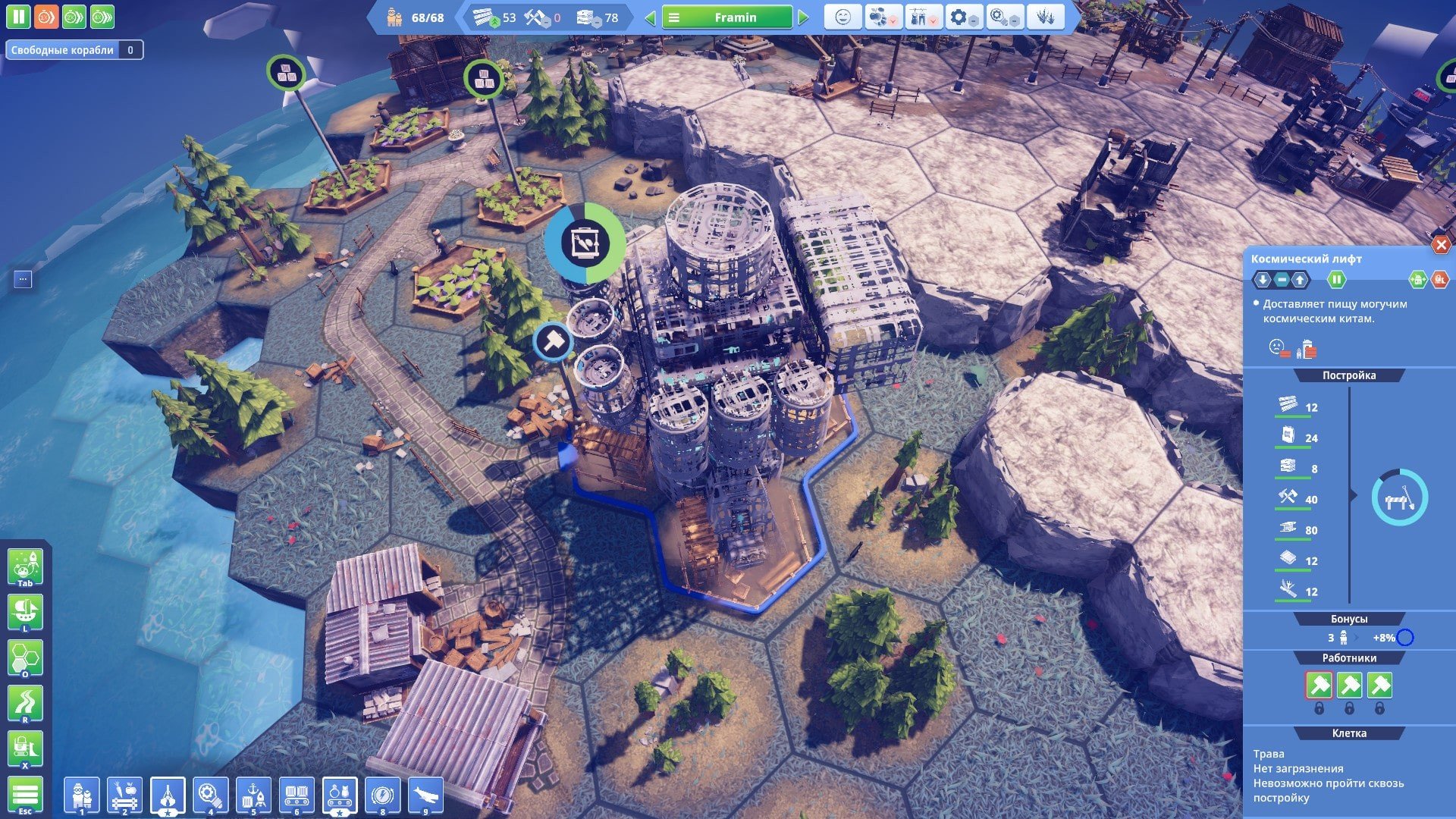The width and height of the screenshot is (1456, 819).
Task: Switch to the previous island with left arrow
Action: (x=650, y=17)
